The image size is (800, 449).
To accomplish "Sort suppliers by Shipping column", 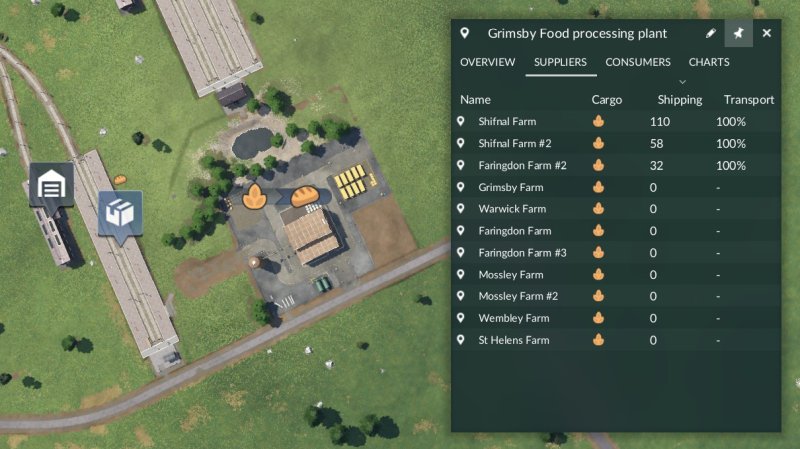I will [x=679, y=100].
